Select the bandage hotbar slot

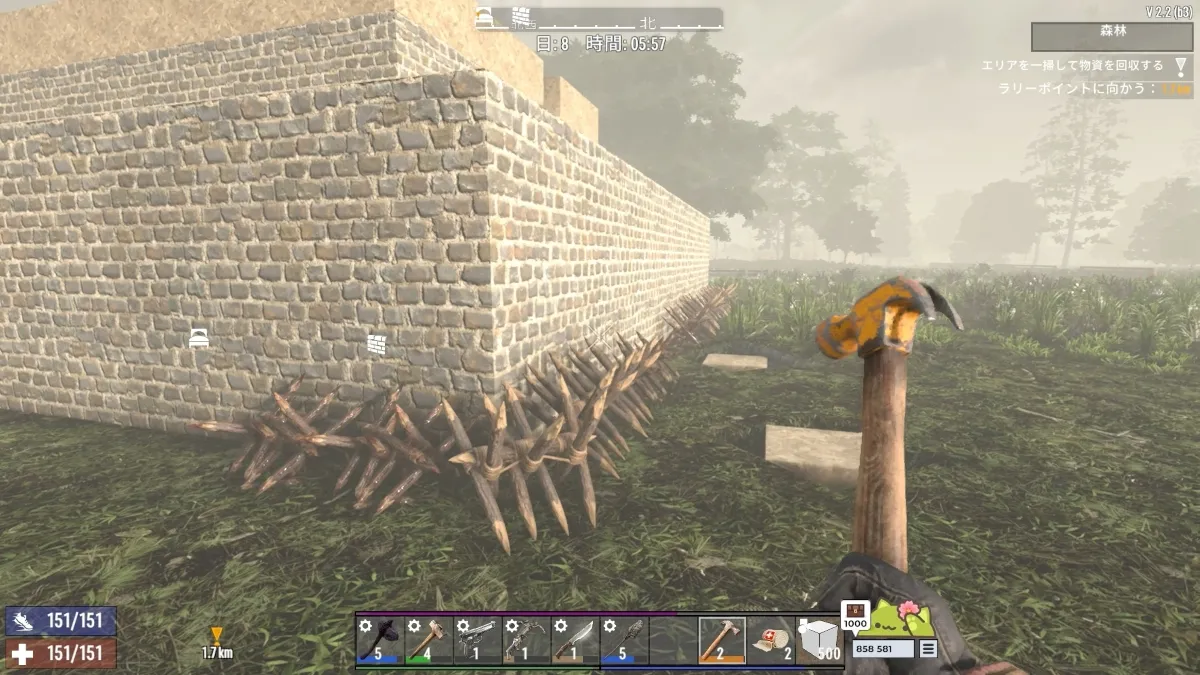[x=771, y=640]
